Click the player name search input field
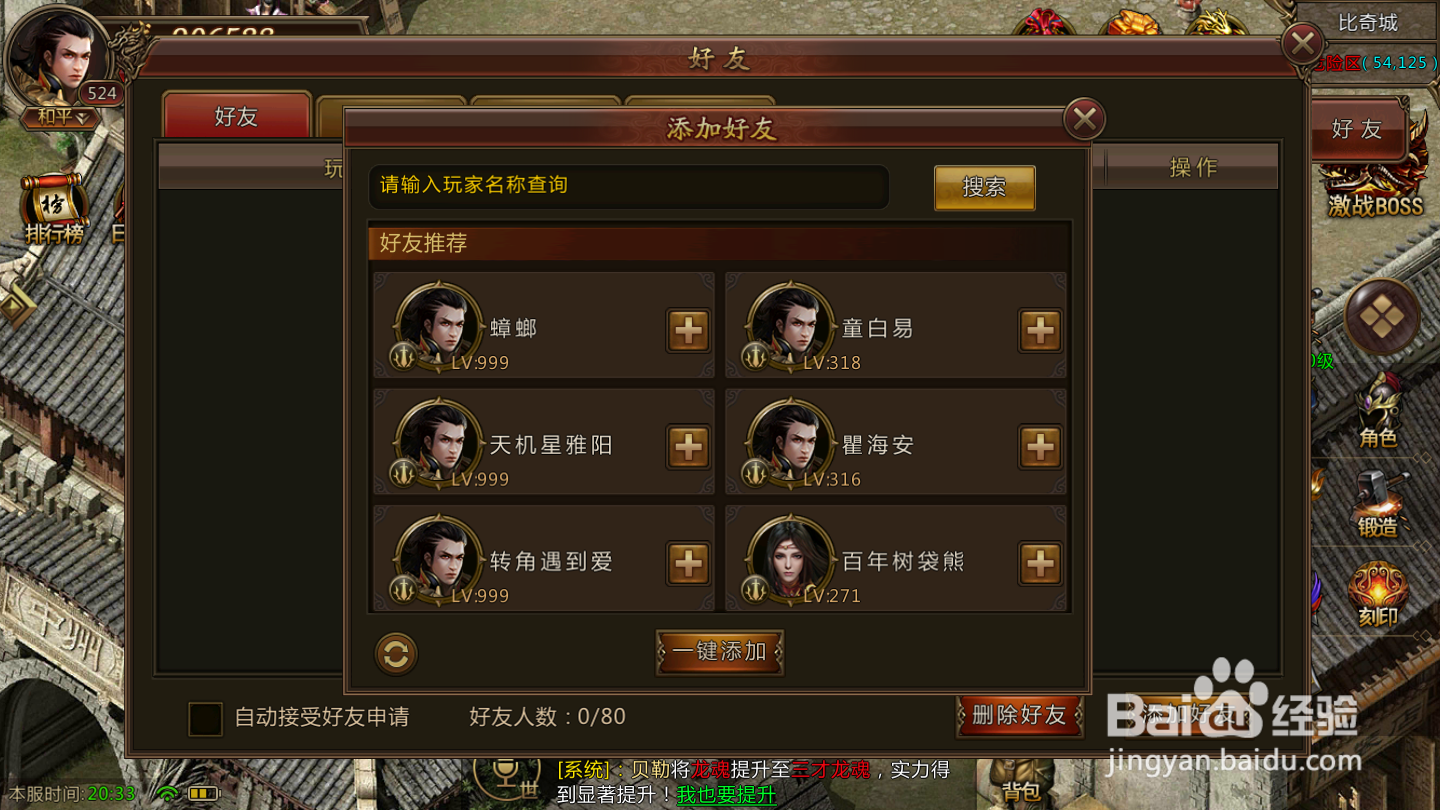This screenshot has width=1440, height=810. tap(628, 187)
